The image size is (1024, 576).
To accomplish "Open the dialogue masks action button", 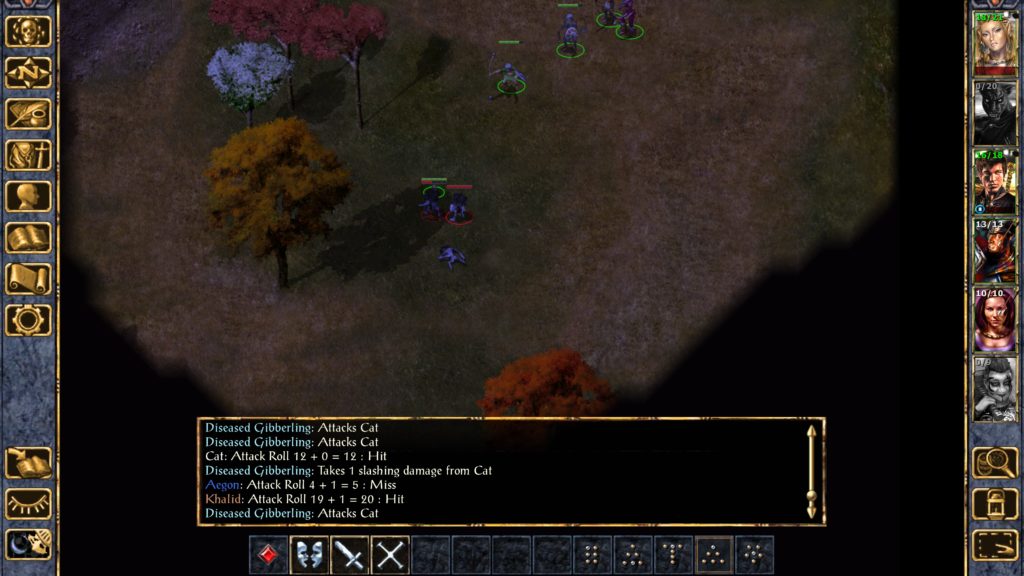I will [x=310, y=555].
